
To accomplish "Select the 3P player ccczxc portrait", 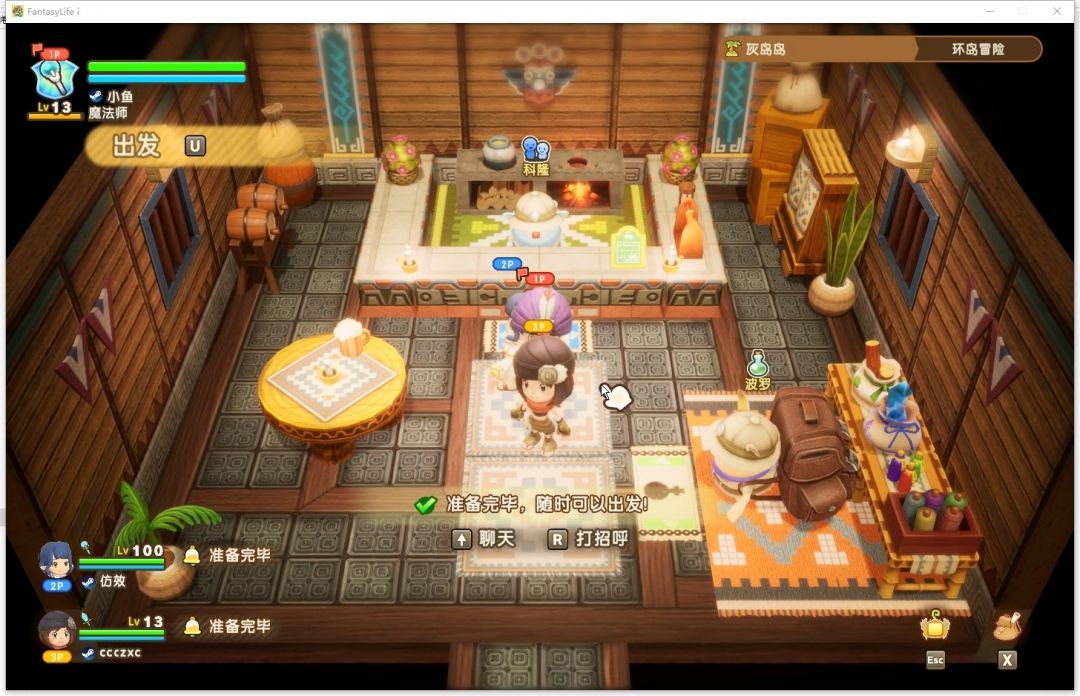I will [x=57, y=631].
